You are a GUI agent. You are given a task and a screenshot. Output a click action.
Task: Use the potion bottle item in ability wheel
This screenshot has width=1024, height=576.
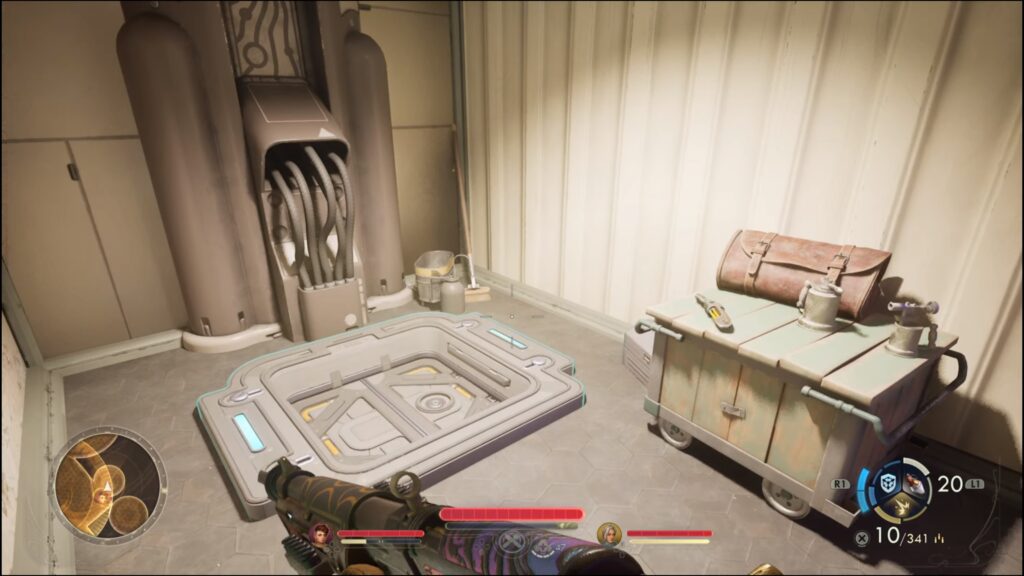(x=911, y=485)
